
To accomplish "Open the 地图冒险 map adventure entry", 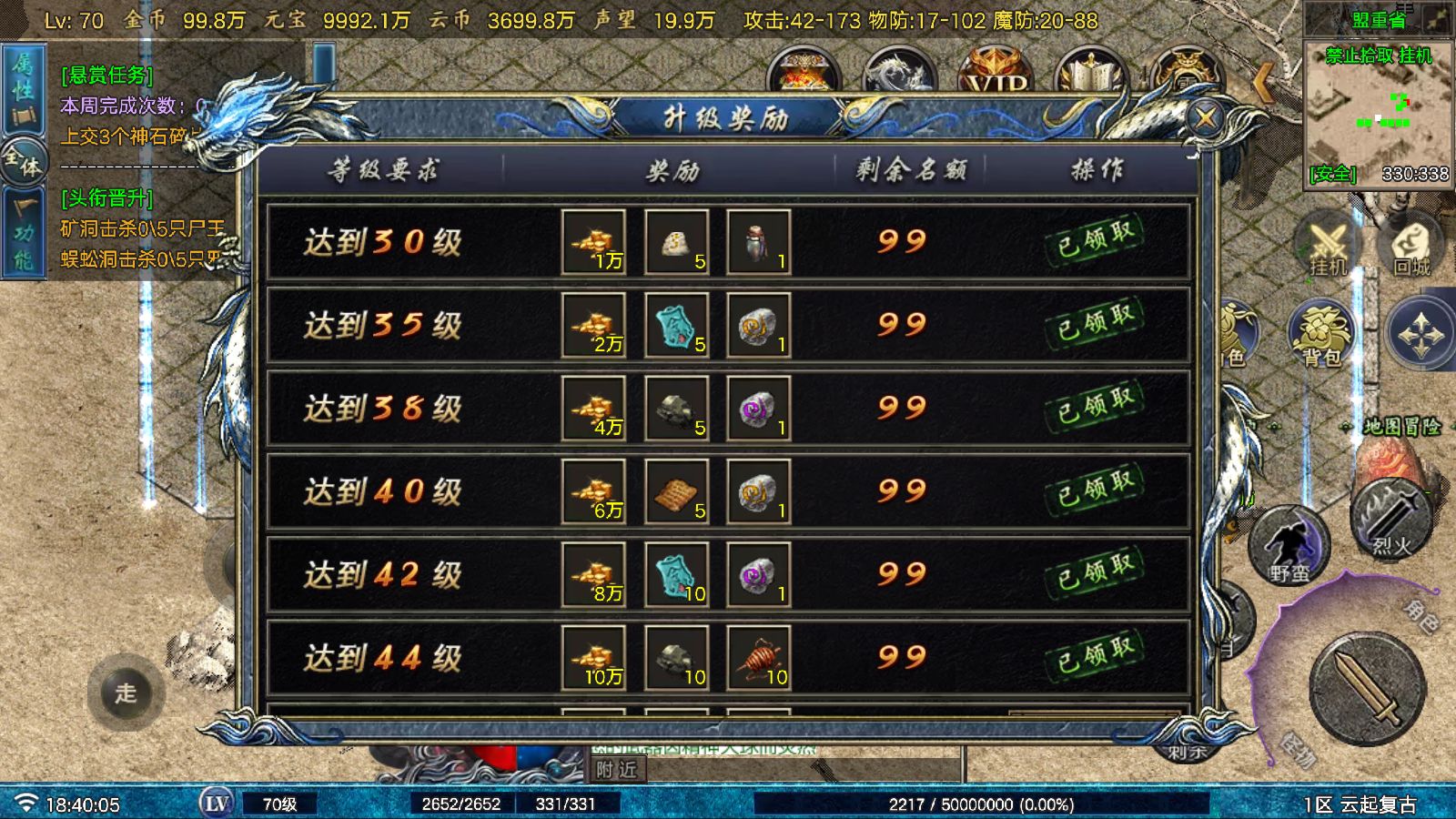I will 1401,427.
